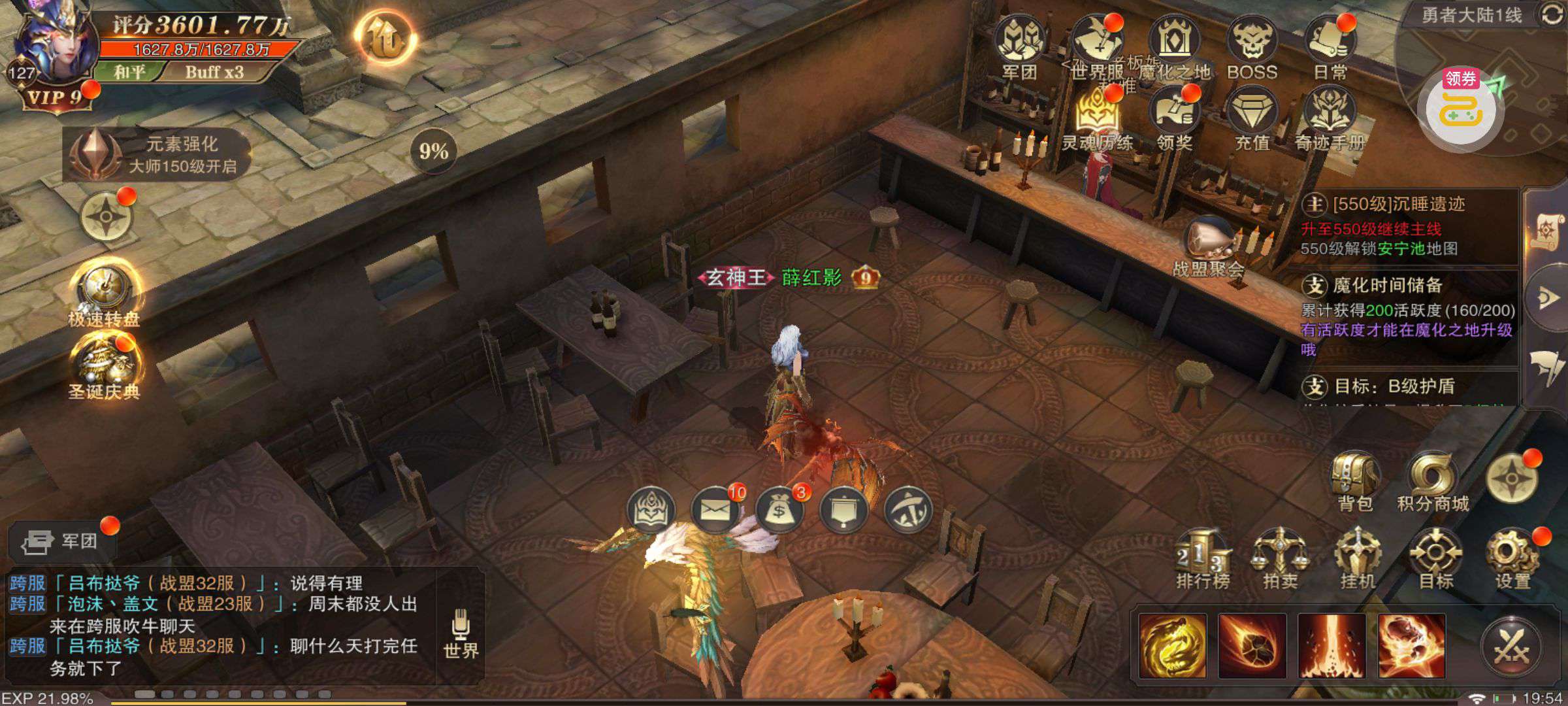Viewport: 1568px width, 706px height.
Task: Open the 设置 settings gear
Action: coord(1513,559)
